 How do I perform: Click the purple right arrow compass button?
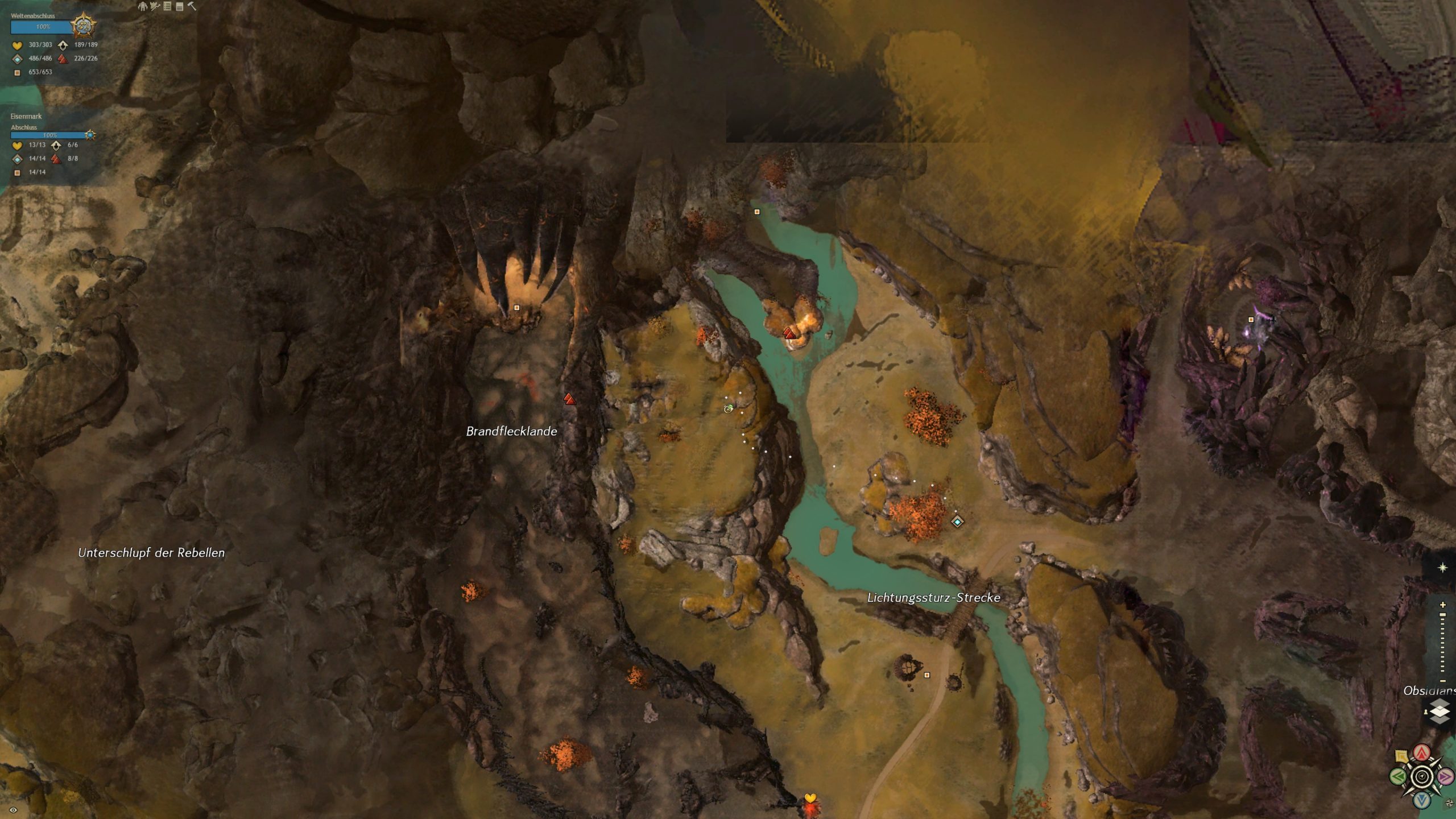[1445, 776]
